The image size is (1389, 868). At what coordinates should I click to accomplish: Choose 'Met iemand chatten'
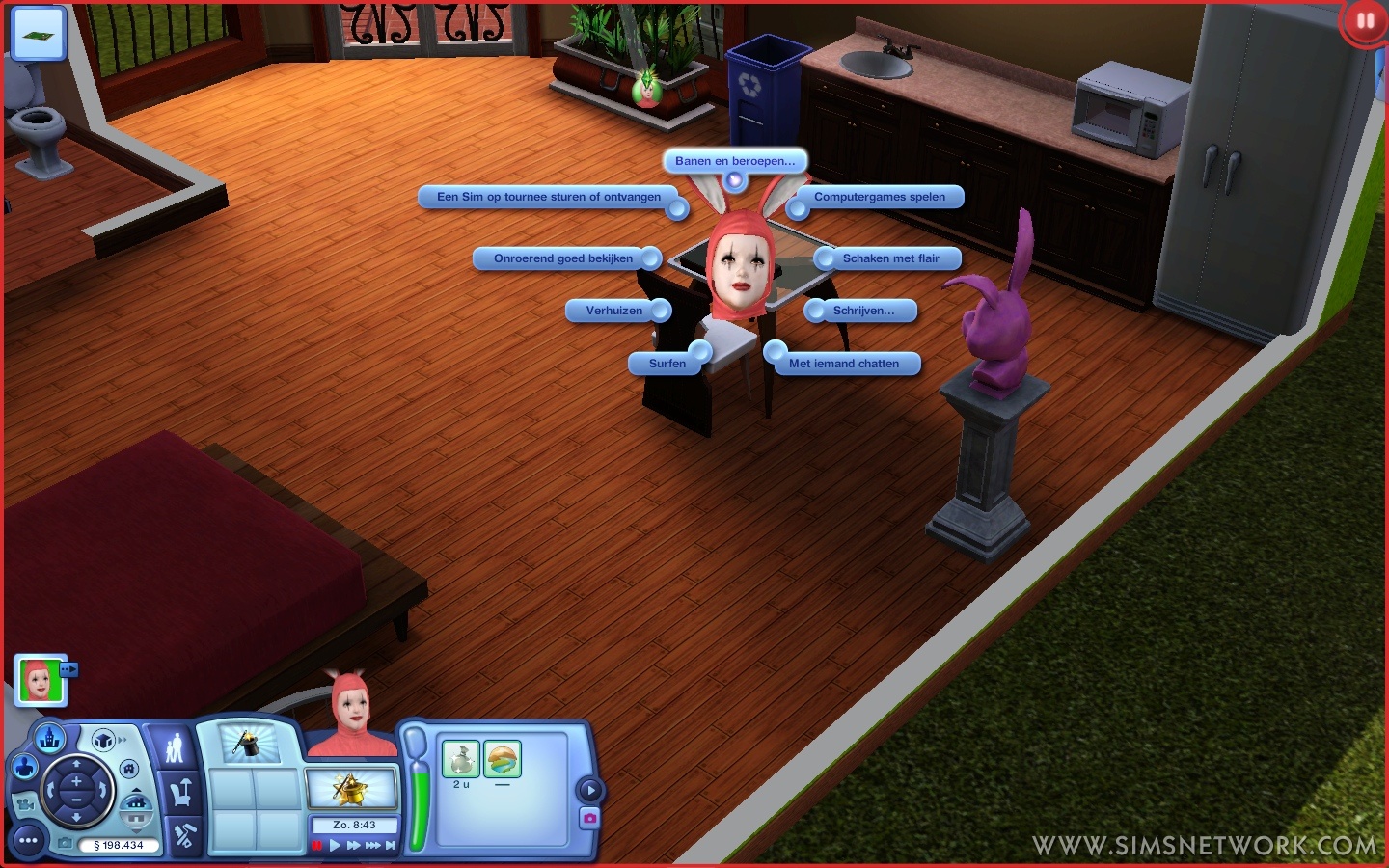click(843, 364)
